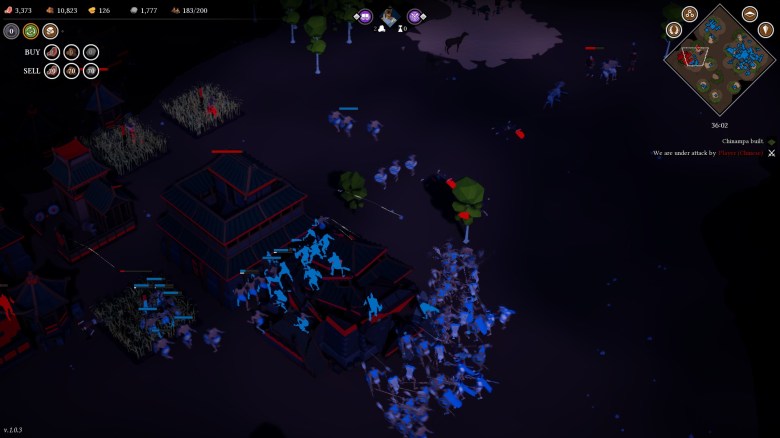780x438 pixels.
Task: Click the grey circle showing zero
Action: click(11, 31)
